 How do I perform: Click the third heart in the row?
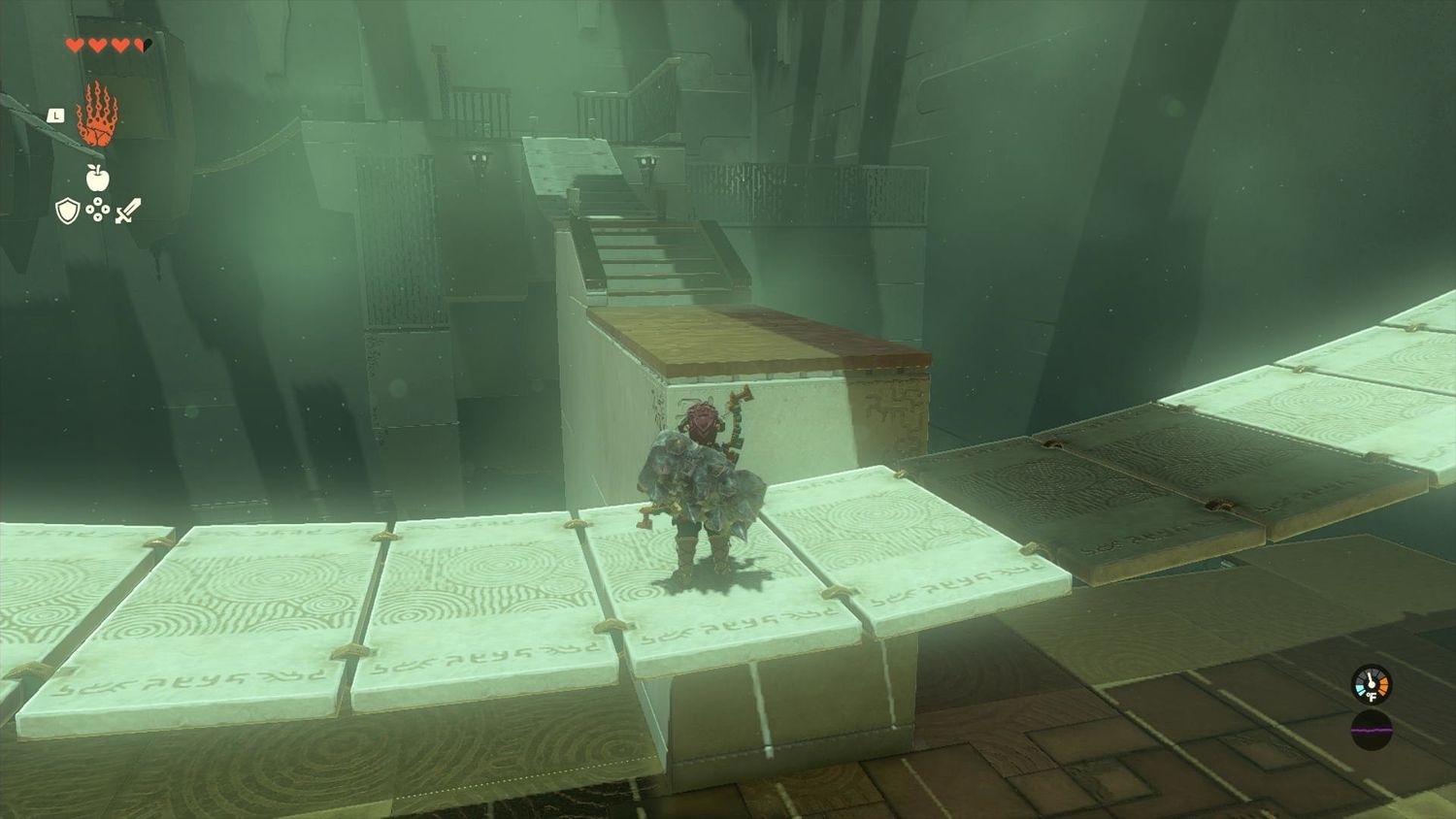pyautogui.click(x=119, y=46)
